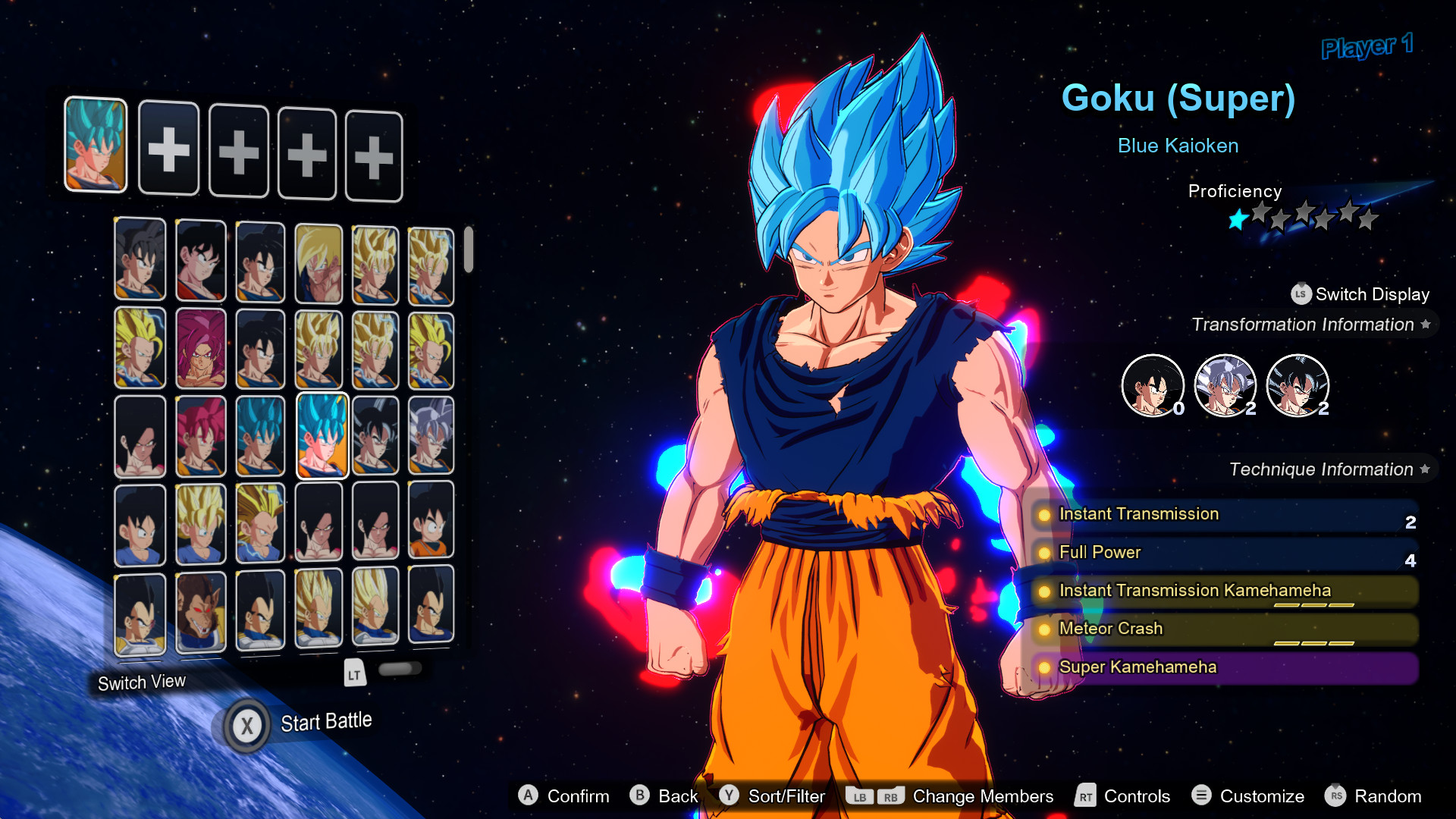Click the Proficiency star rating gauge
This screenshot has width=1456, height=819.
point(1303,218)
